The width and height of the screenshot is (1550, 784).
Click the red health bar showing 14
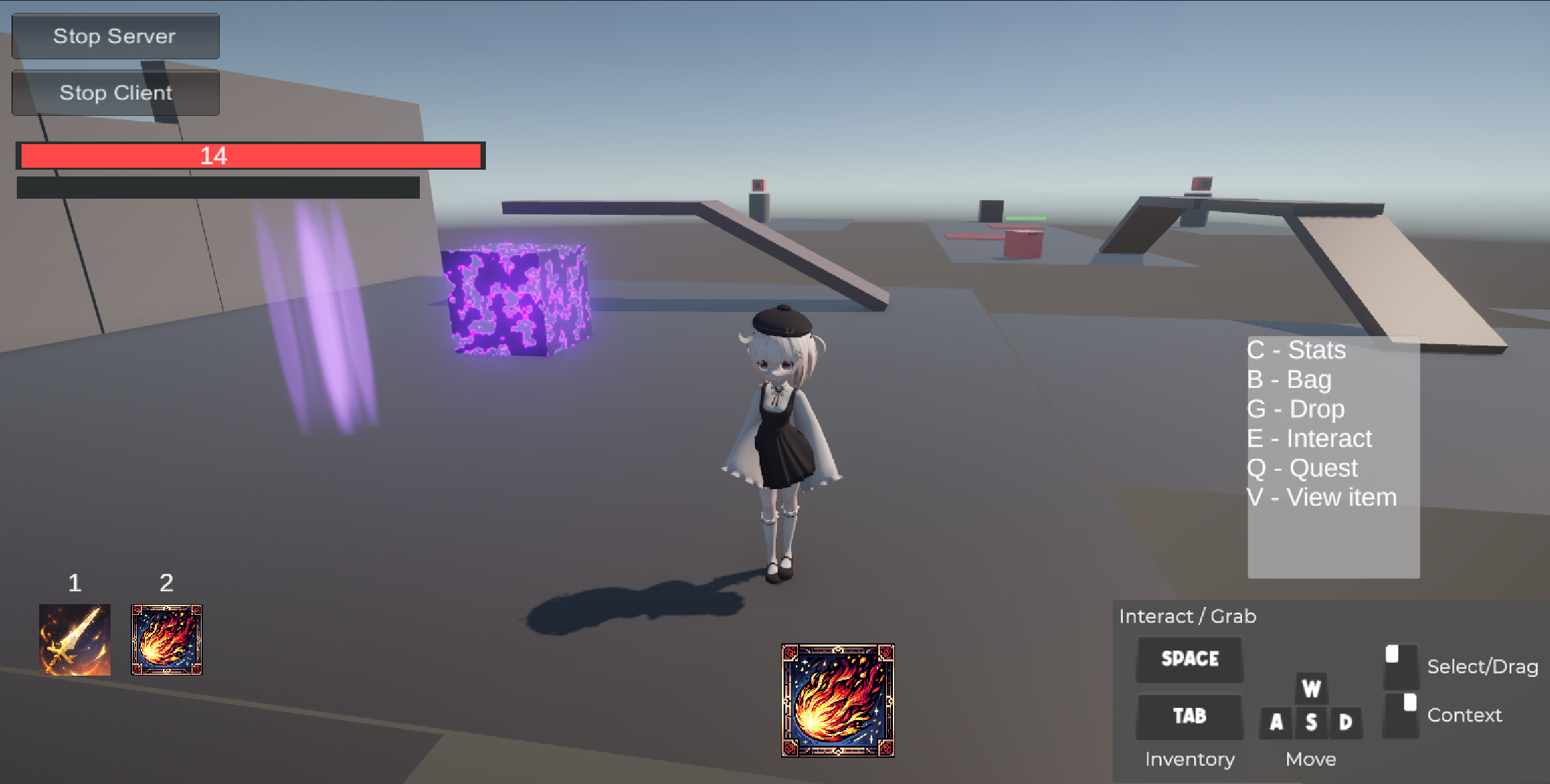(251, 156)
